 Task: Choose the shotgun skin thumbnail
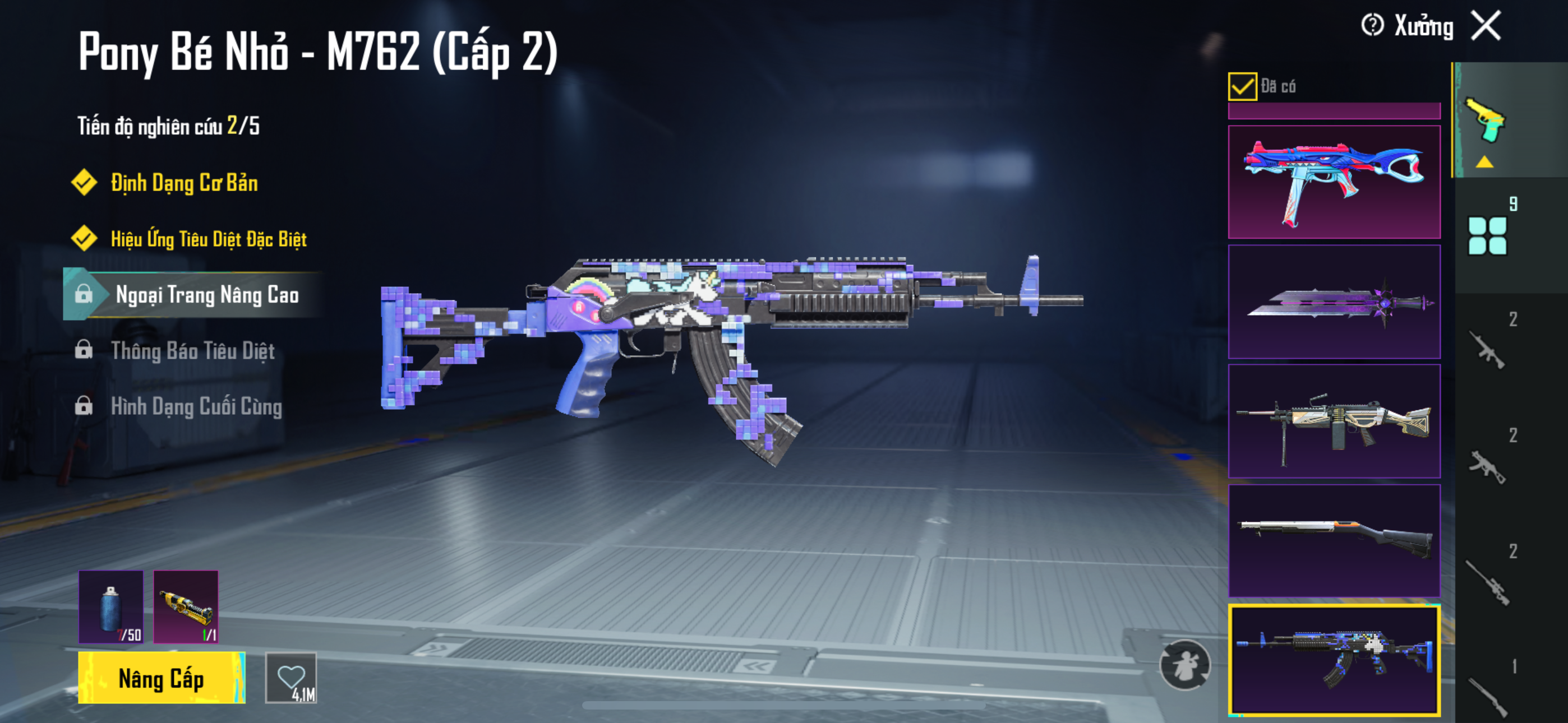coord(1334,540)
